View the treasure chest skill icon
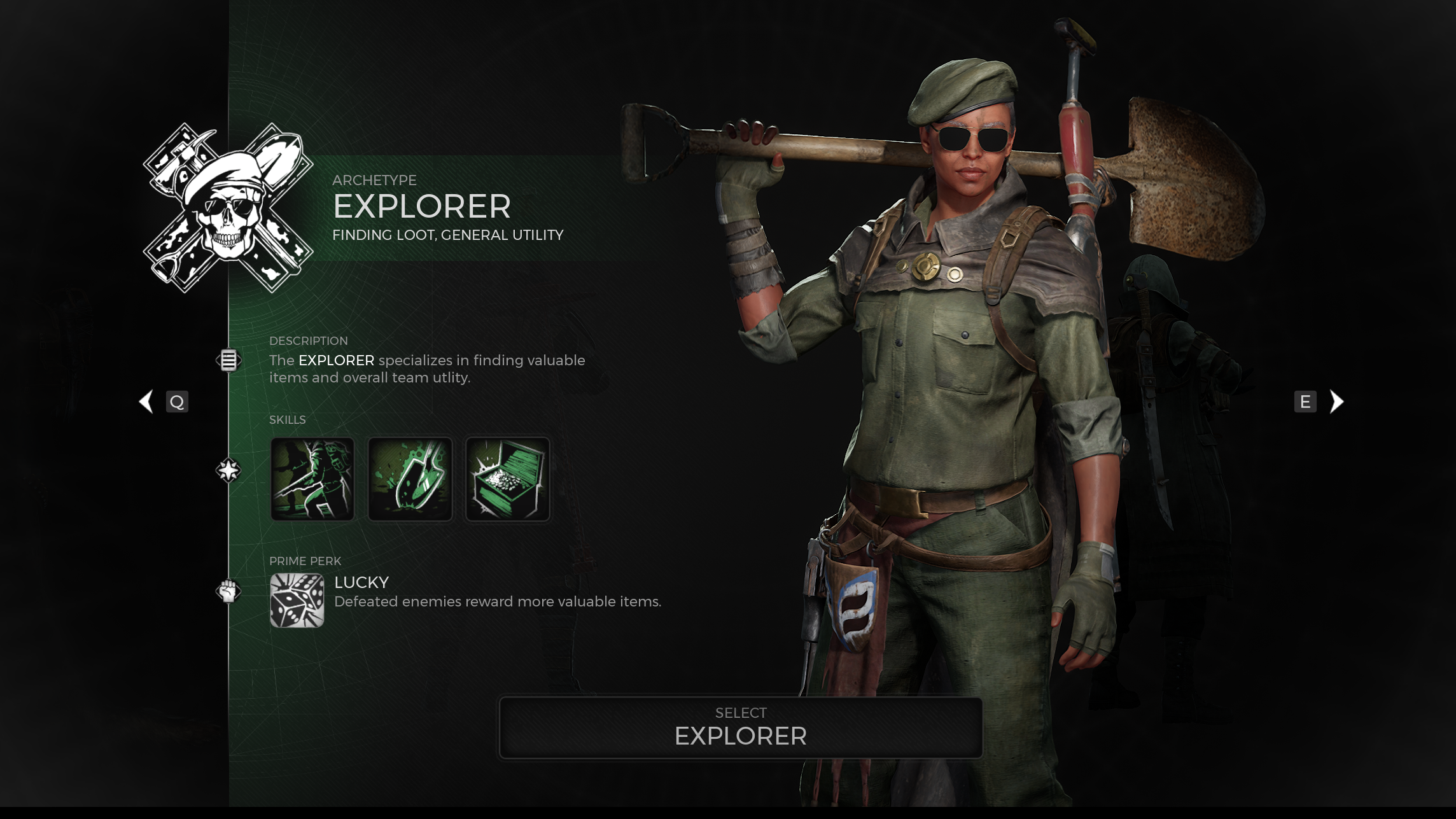This screenshot has width=1456, height=819. click(x=507, y=479)
